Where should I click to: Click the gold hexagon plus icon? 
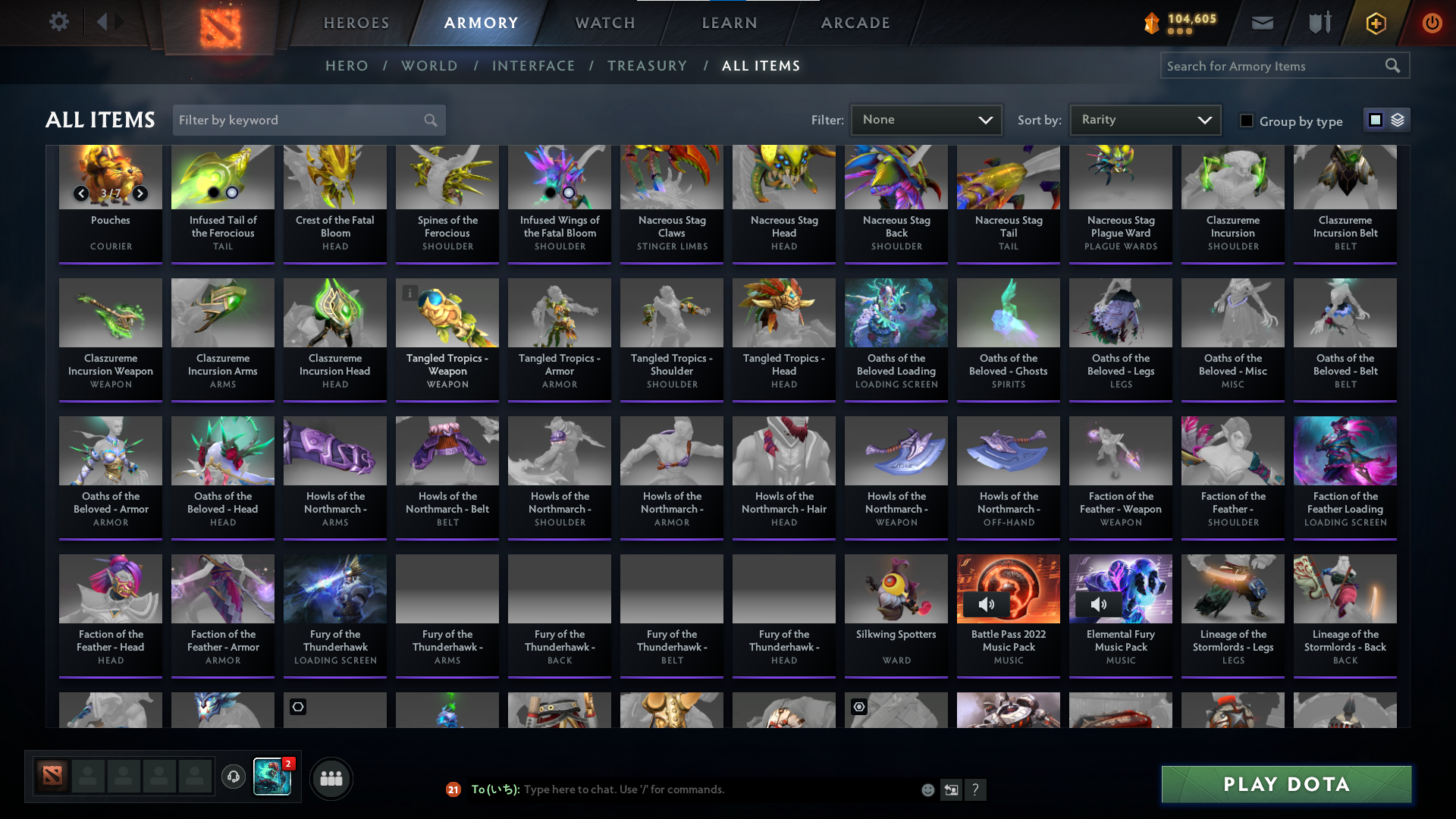(x=1375, y=24)
